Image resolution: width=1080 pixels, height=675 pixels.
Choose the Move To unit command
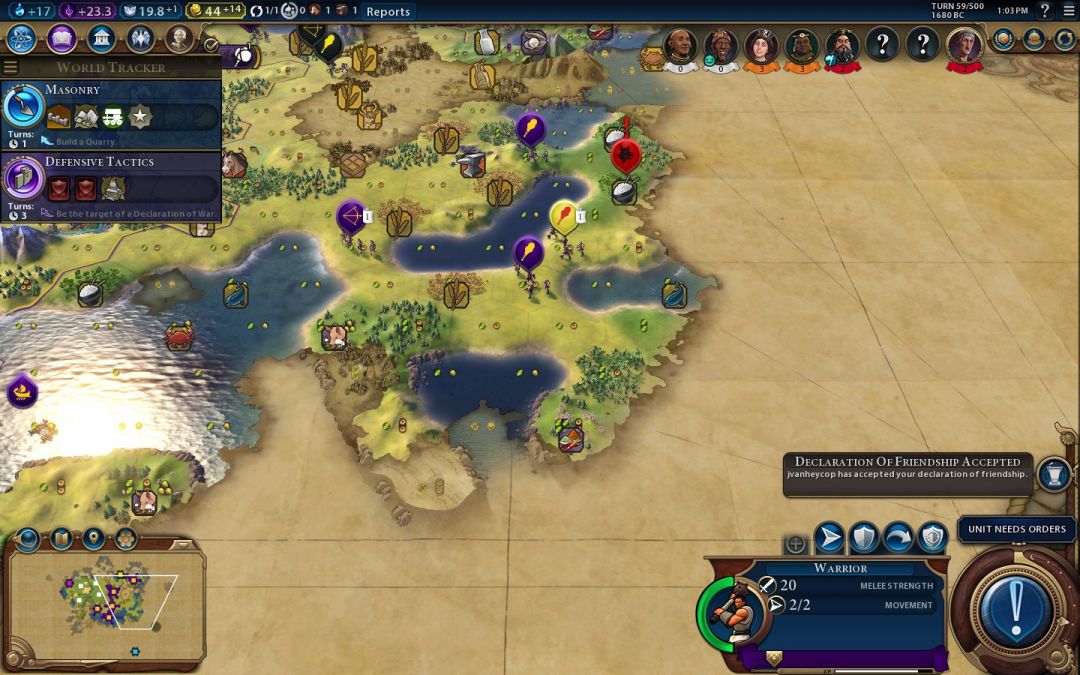tap(829, 539)
